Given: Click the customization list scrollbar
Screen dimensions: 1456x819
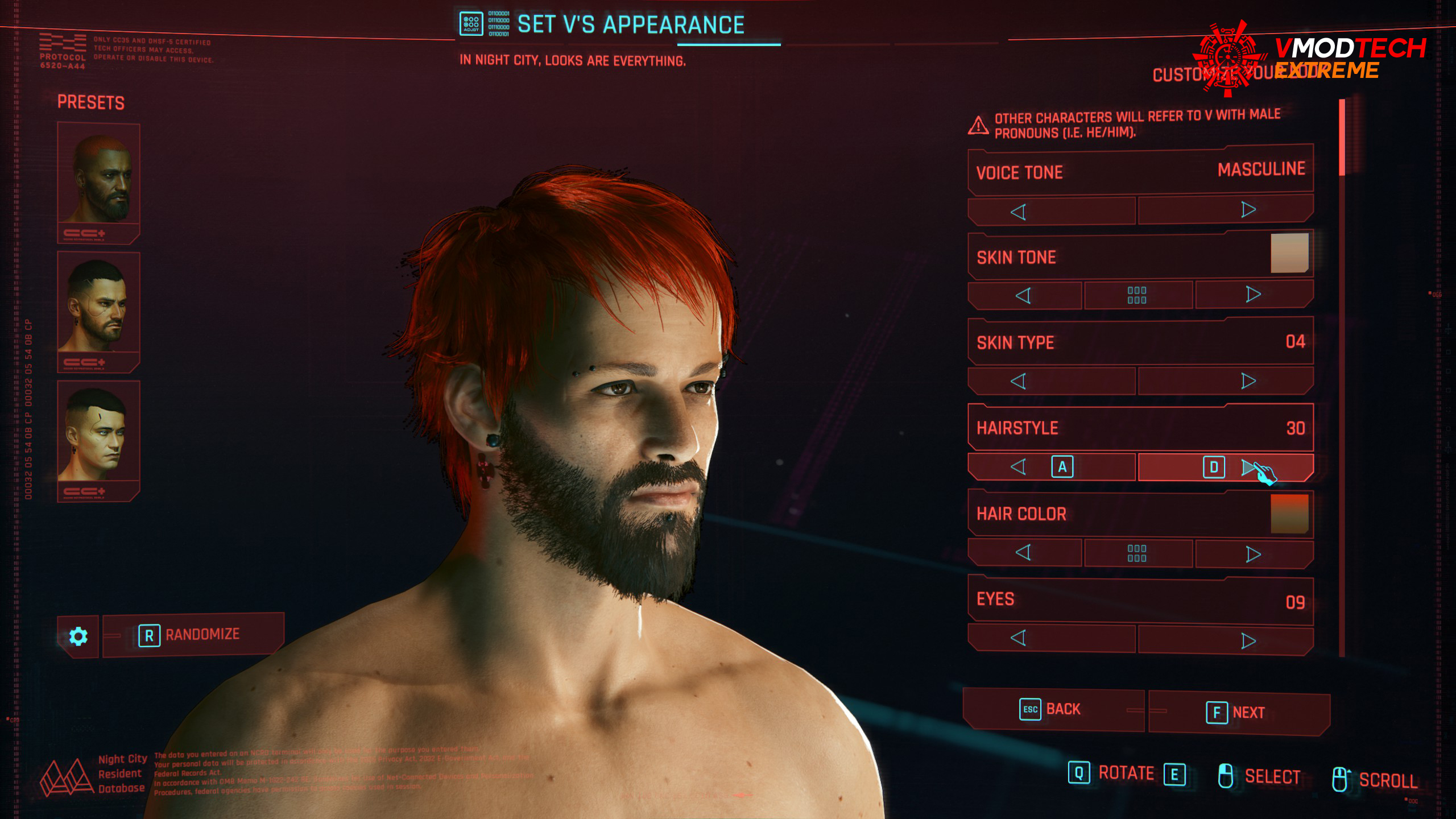Looking at the screenshot, I should (x=1342, y=138).
